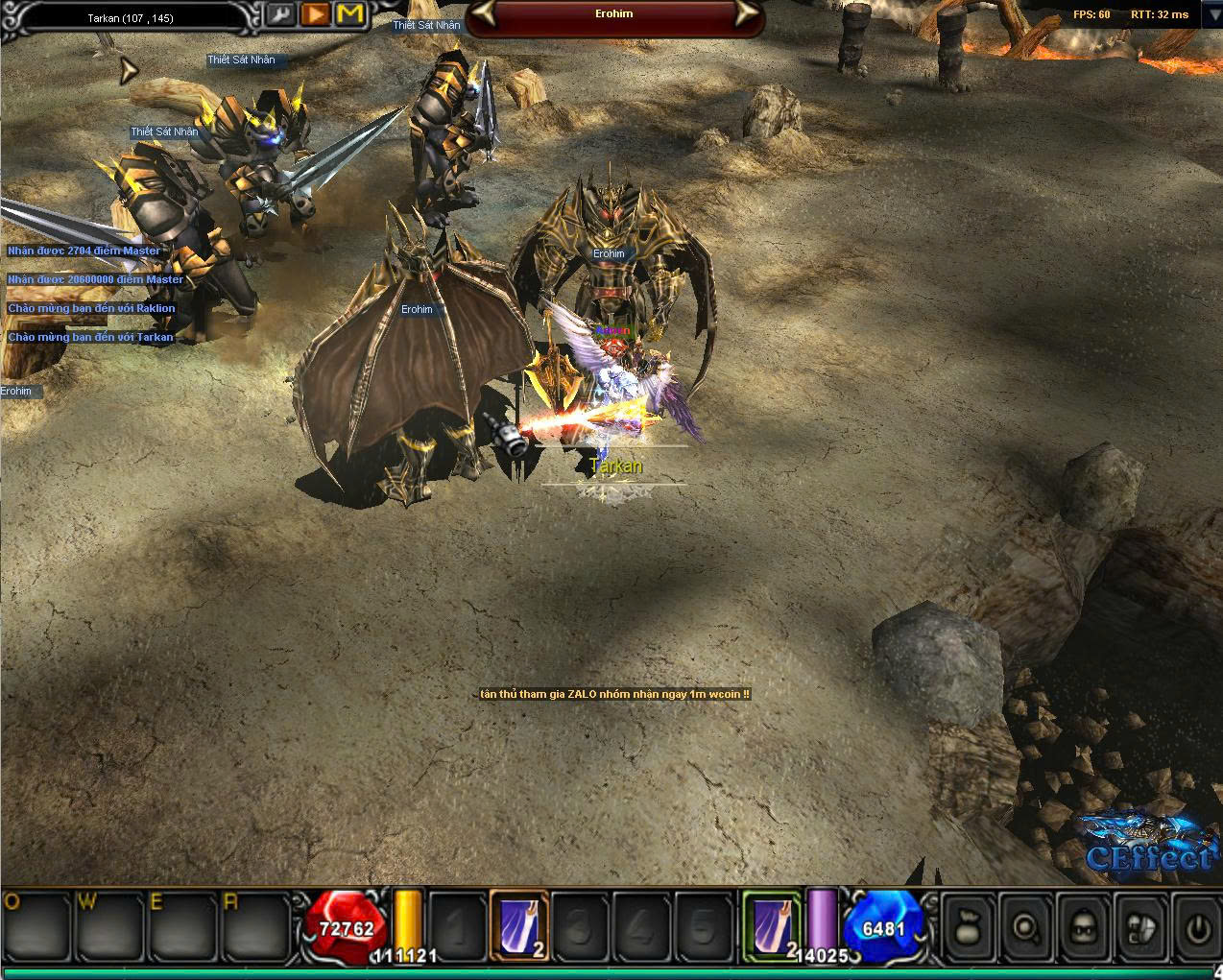Open the masked face character icon
Screen dimensions: 1223x980
click(x=1086, y=927)
